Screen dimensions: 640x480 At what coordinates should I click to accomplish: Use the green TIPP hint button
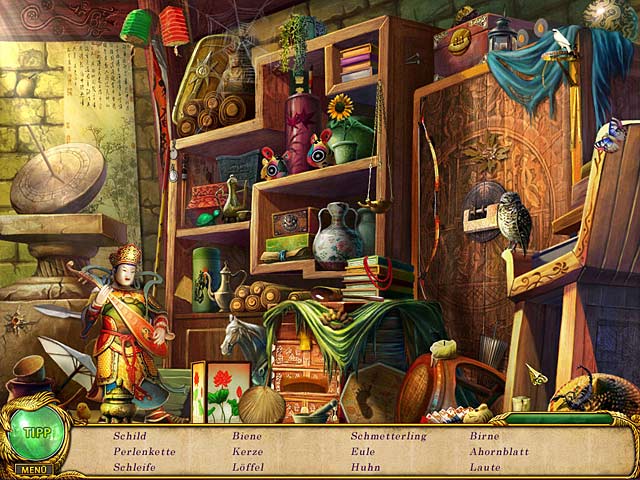click(35, 432)
